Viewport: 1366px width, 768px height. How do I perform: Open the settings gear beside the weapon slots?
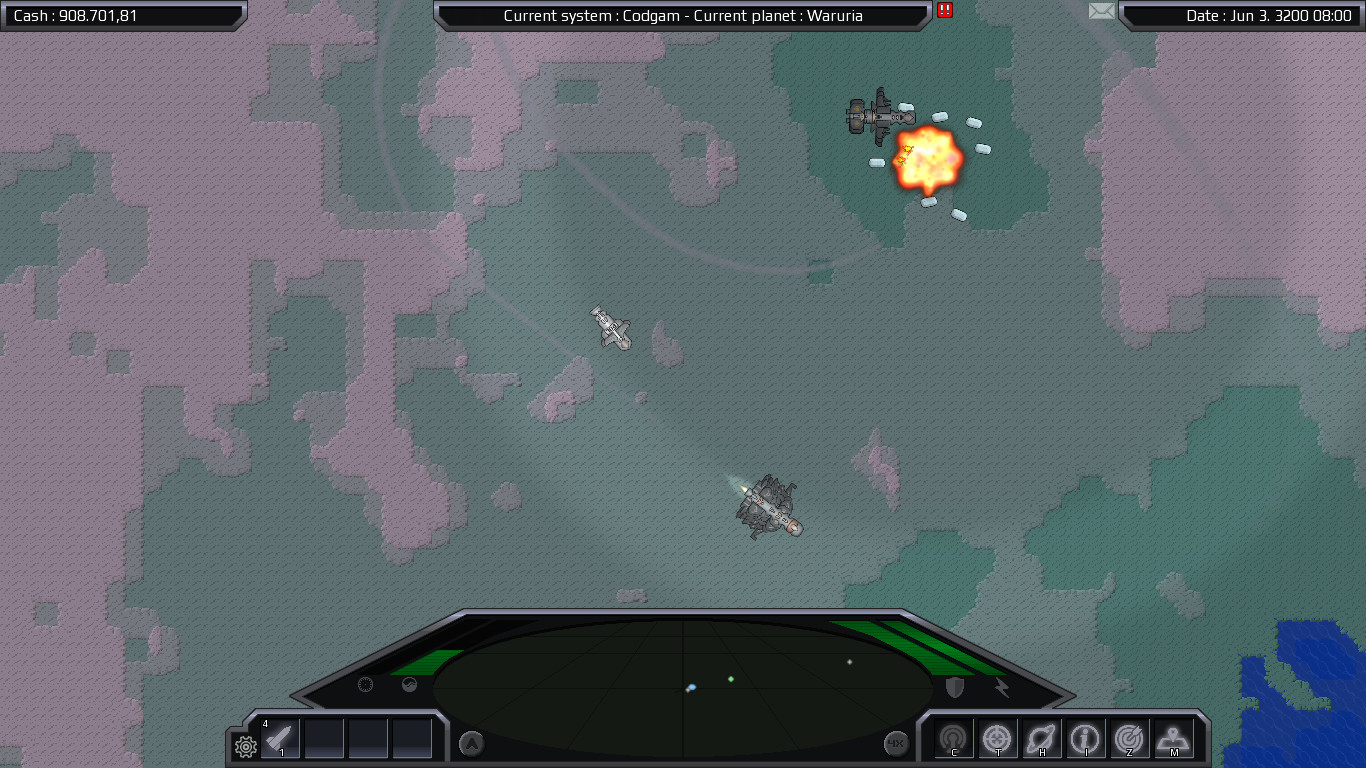pos(243,744)
